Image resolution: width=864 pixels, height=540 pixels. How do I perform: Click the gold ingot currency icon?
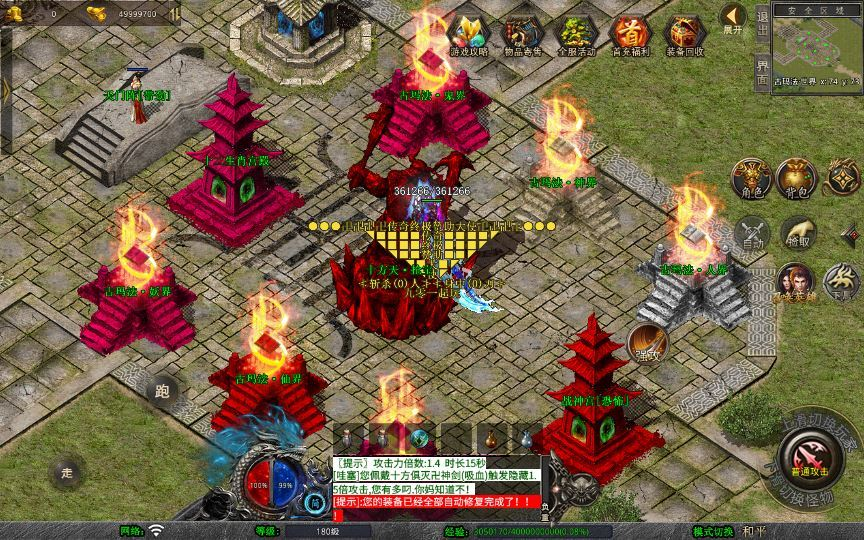[x=96, y=14]
